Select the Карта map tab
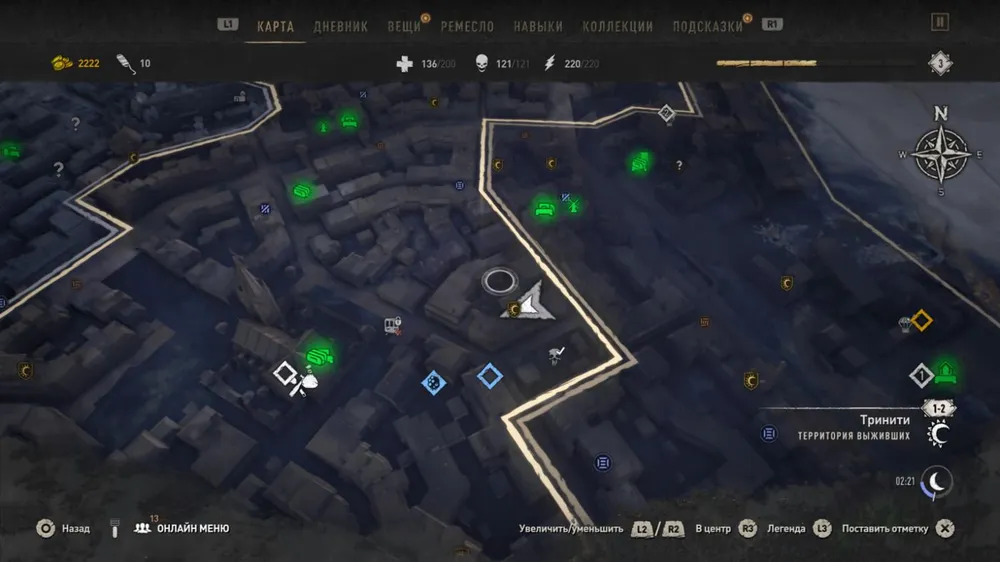This screenshot has width=1000, height=562. (x=275, y=27)
